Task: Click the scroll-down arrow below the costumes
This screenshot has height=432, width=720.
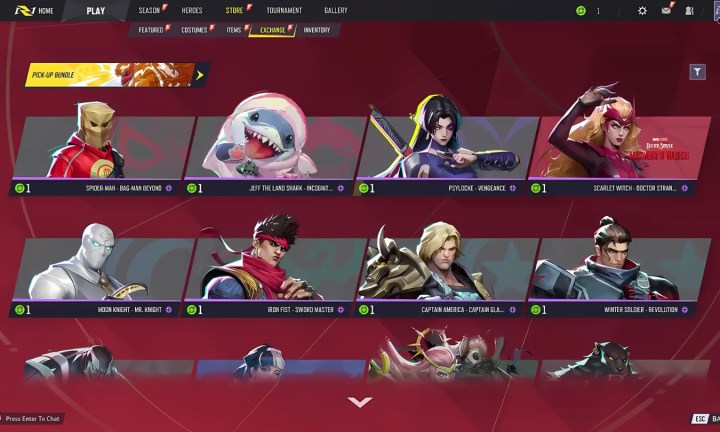Action: [x=359, y=402]
